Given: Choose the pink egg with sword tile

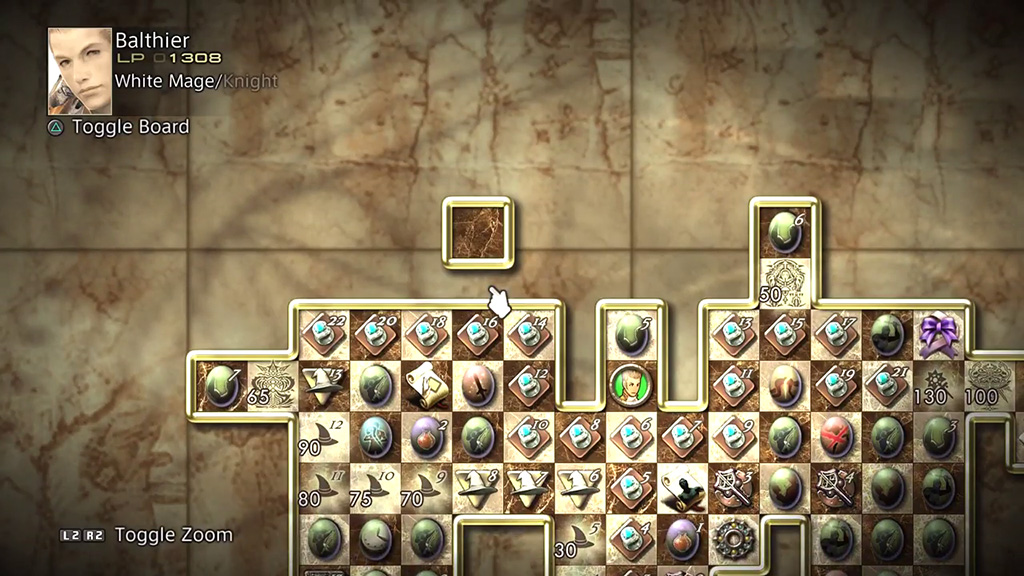Looking at the screenshot, I should pos(477,385).
